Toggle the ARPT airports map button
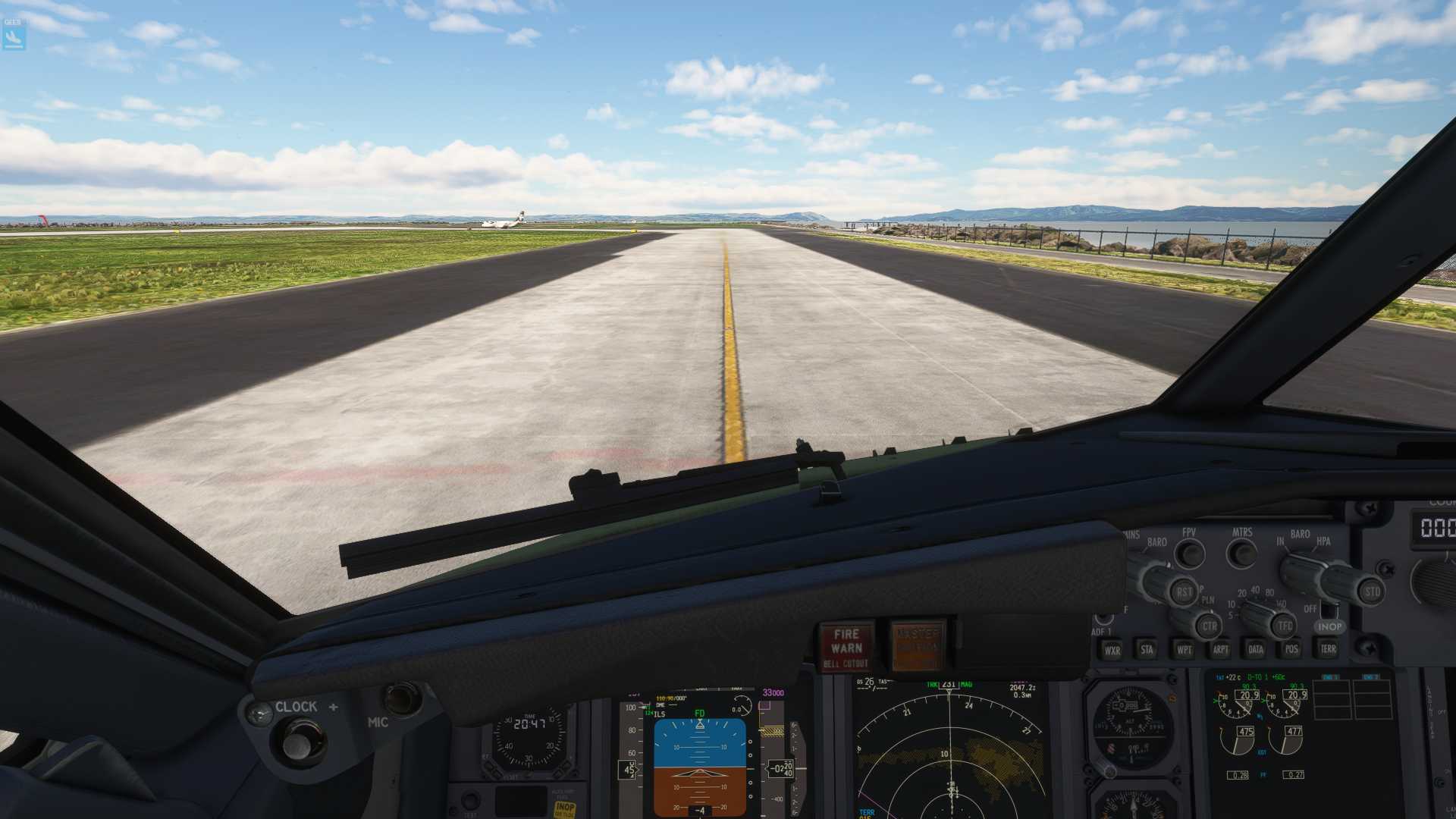The image size is (1456, 819). [x=1220, y=650]
